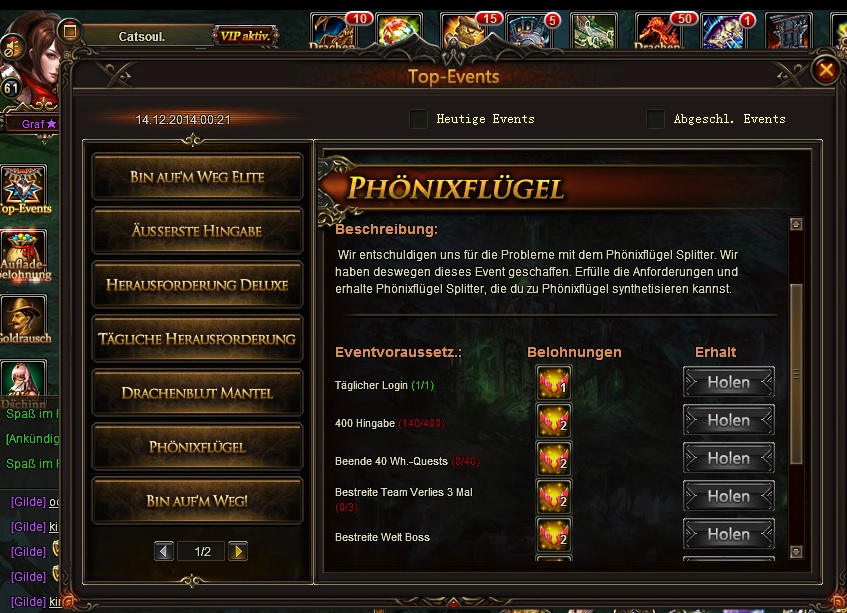Show the Drachenblut Mantel event

197,393
